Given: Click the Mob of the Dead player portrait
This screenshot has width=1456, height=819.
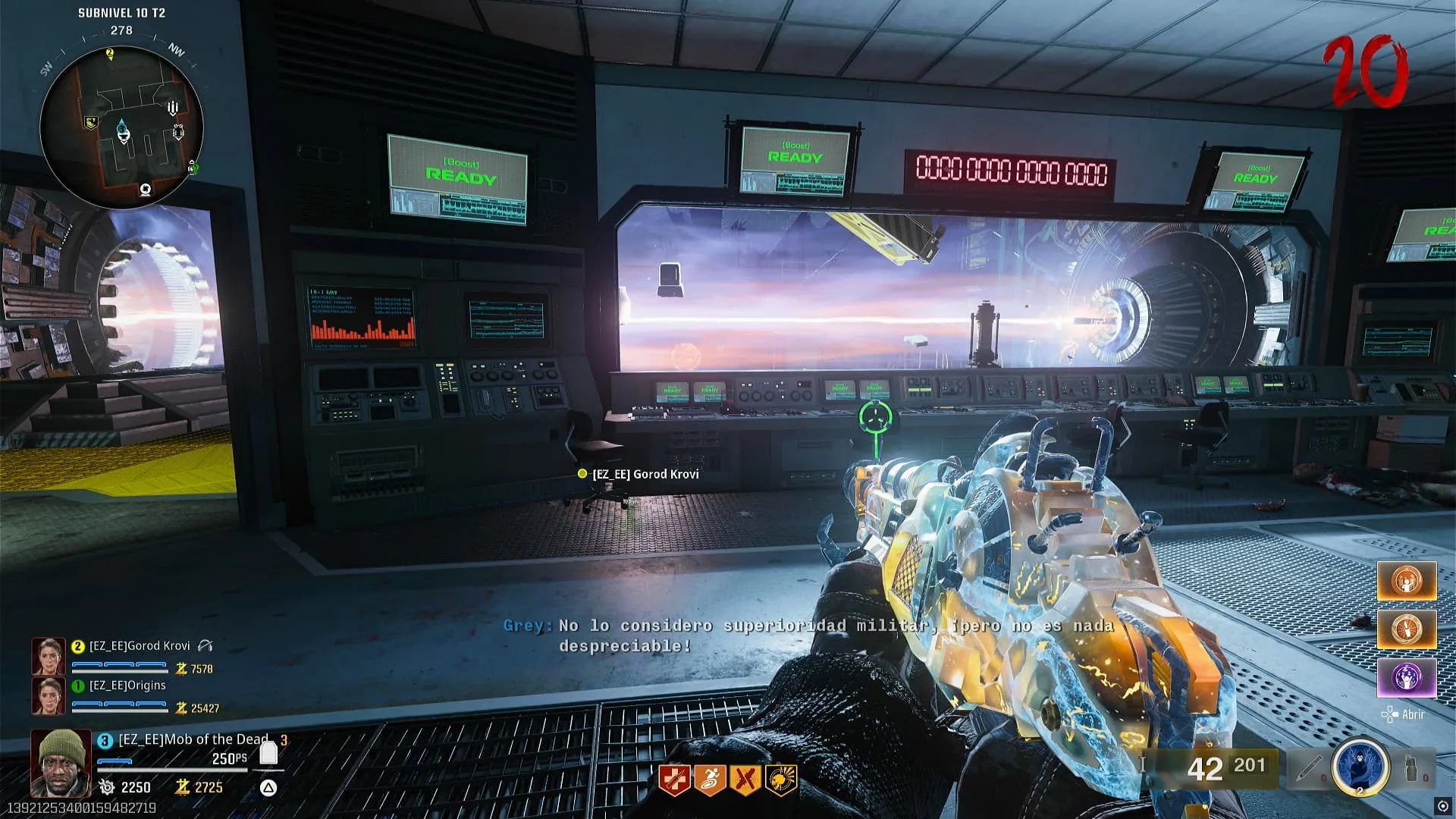Looking at the screenshot, I should click(x=61, y=762).
